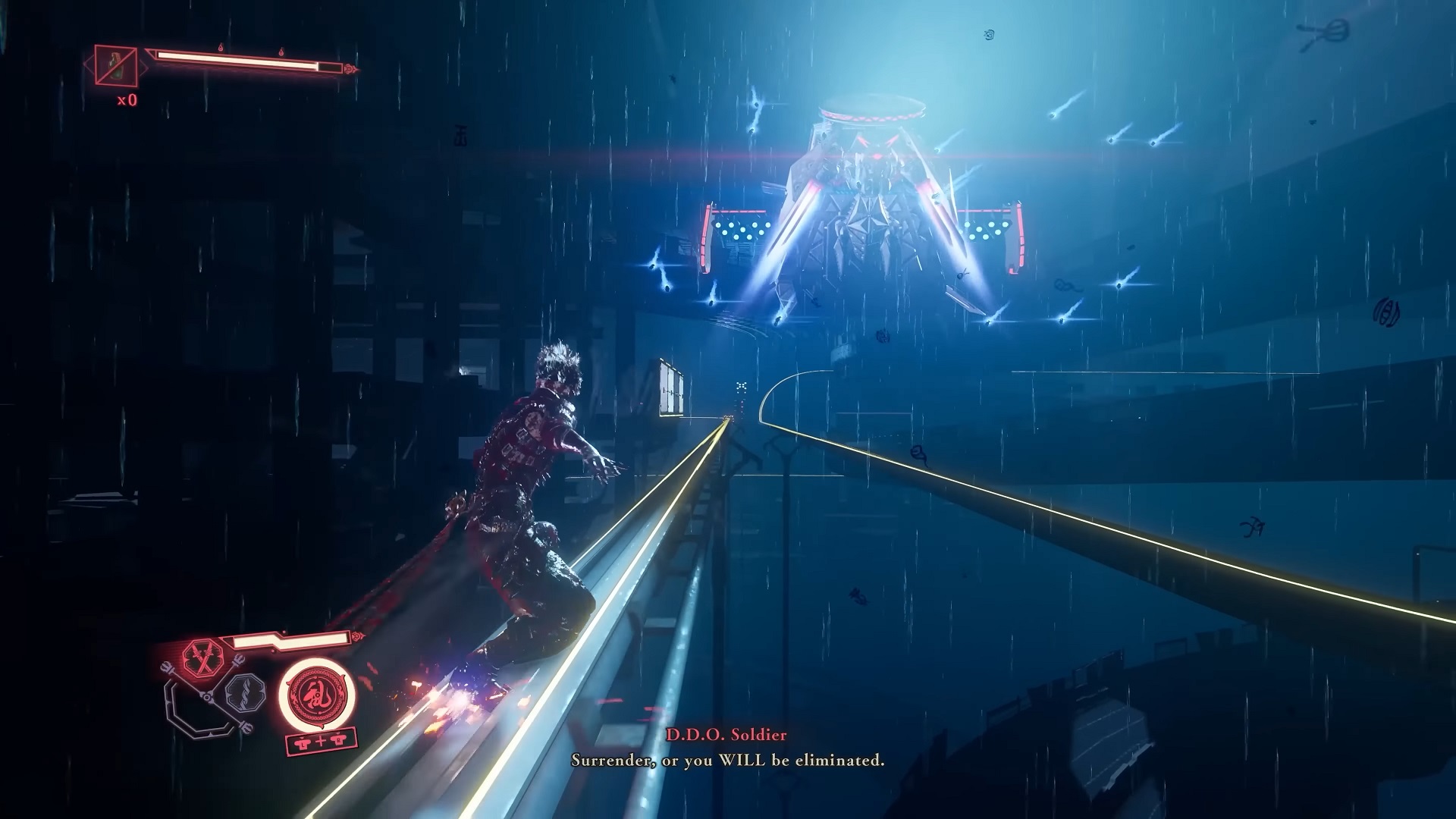Image resolution: width=1456 pixels, height=819 pixels.
Task: Select the depleted healing flask slot
Action: [x=116, y=66]
